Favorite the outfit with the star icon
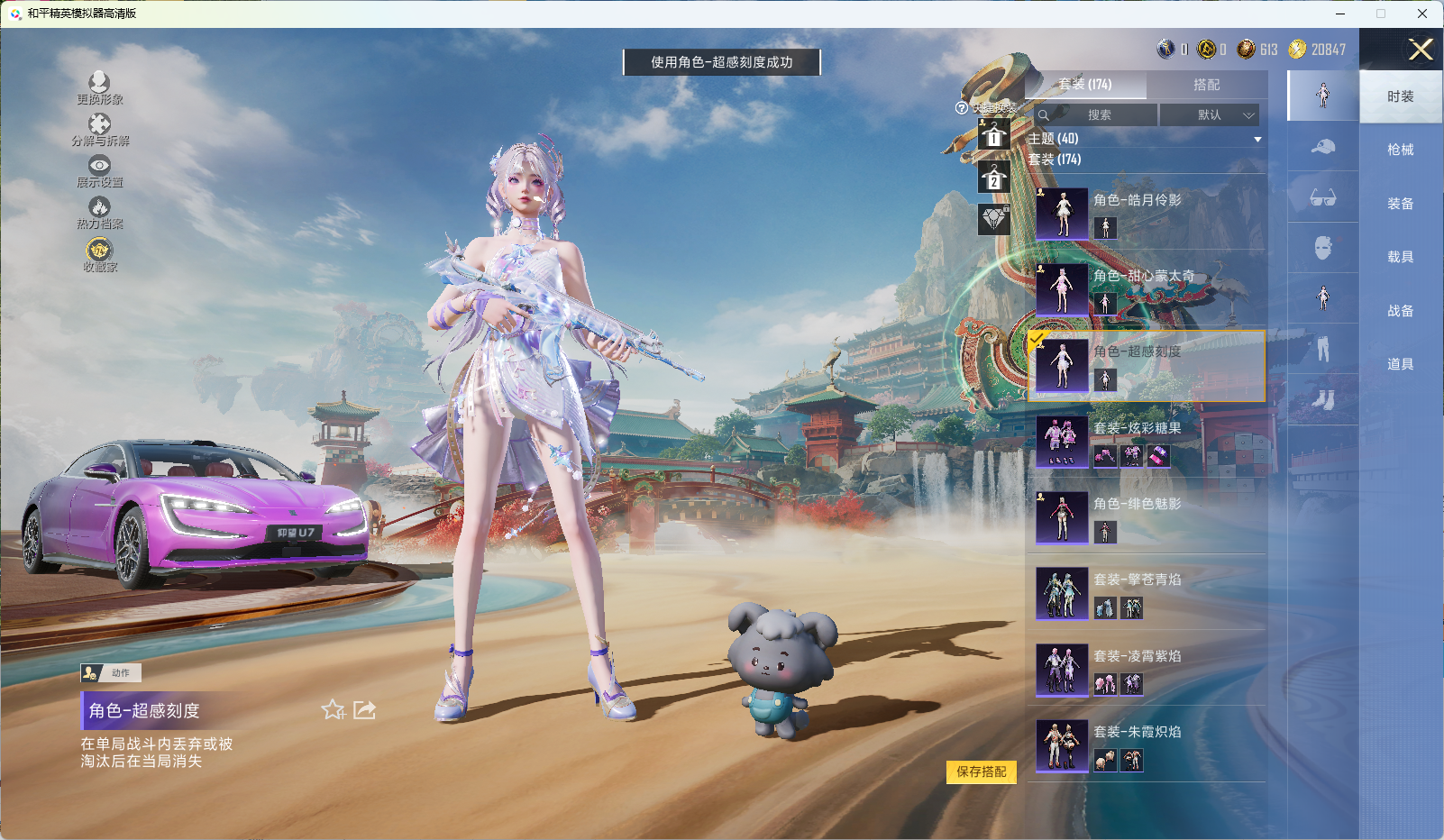The width and height of the screenshot is (1444, 840). (x=333, y=710)
